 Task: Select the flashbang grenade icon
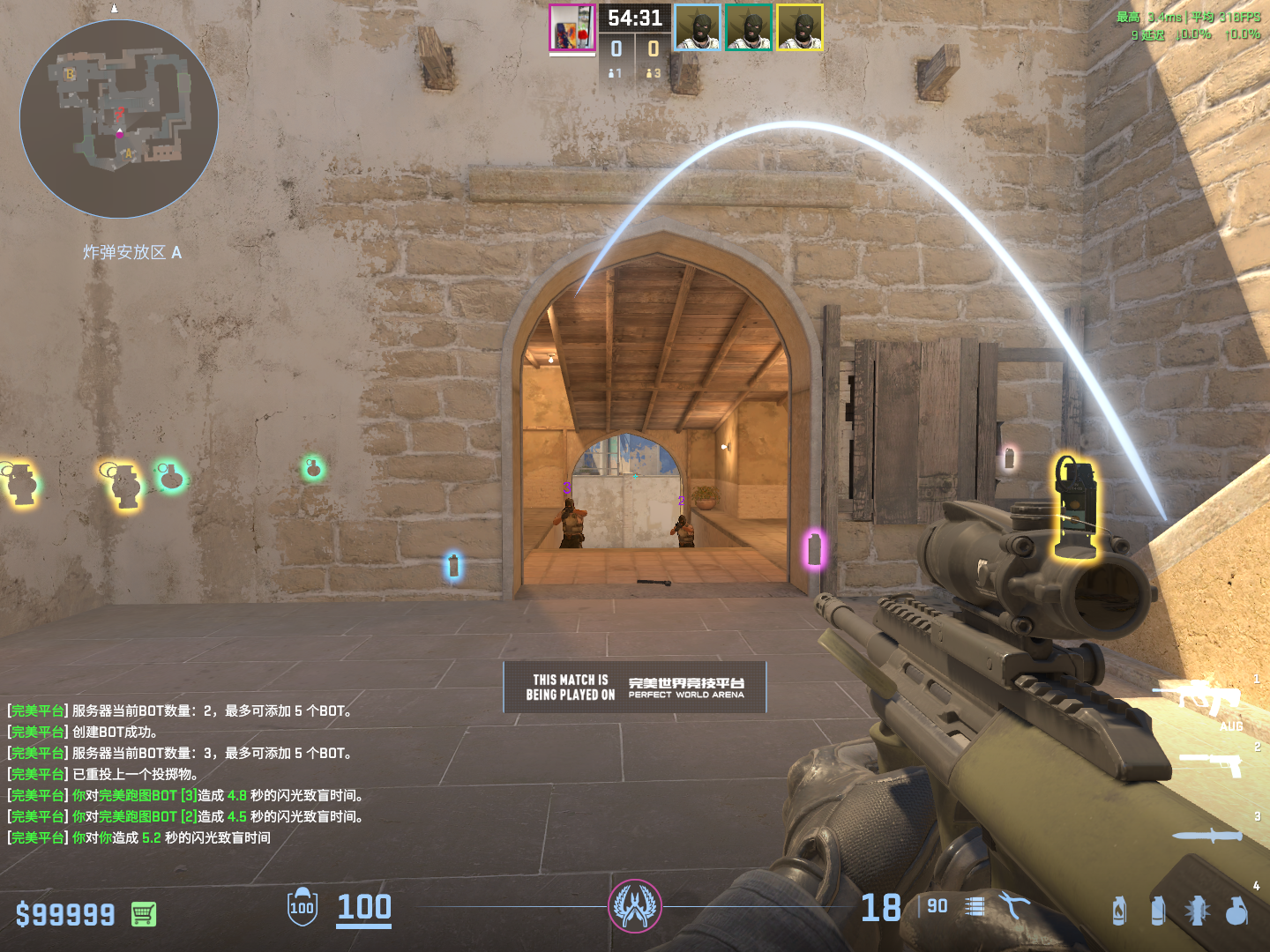pos(1197,911)
